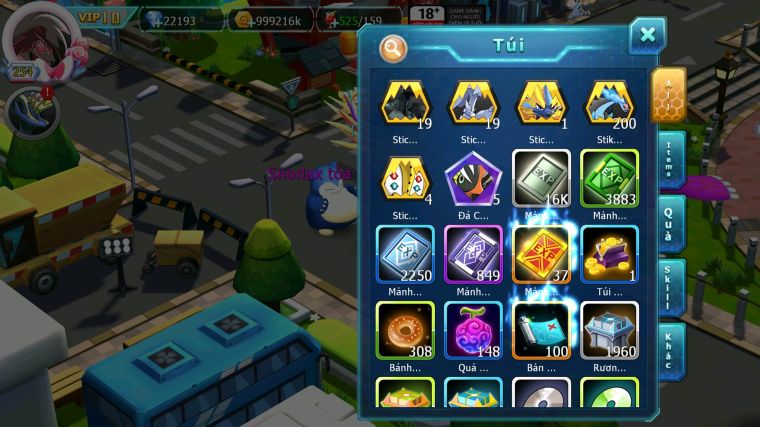This screenshot has width=760, height=427.
Task: Select the Rương chest item with 1960
Action: [x=609, y=329]
